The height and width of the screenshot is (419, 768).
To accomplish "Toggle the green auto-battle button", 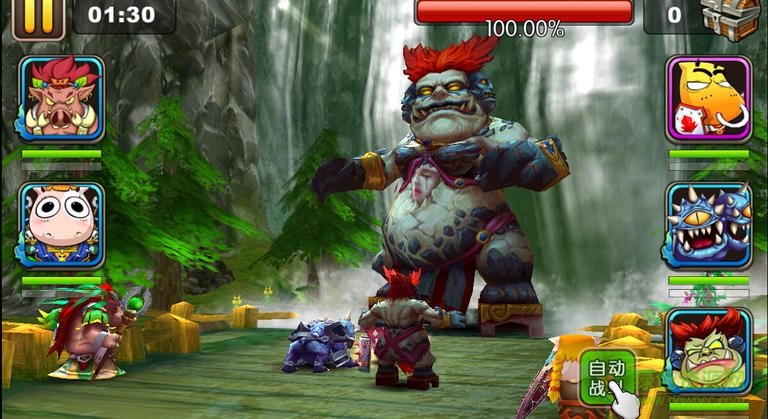I will (607, 378).
